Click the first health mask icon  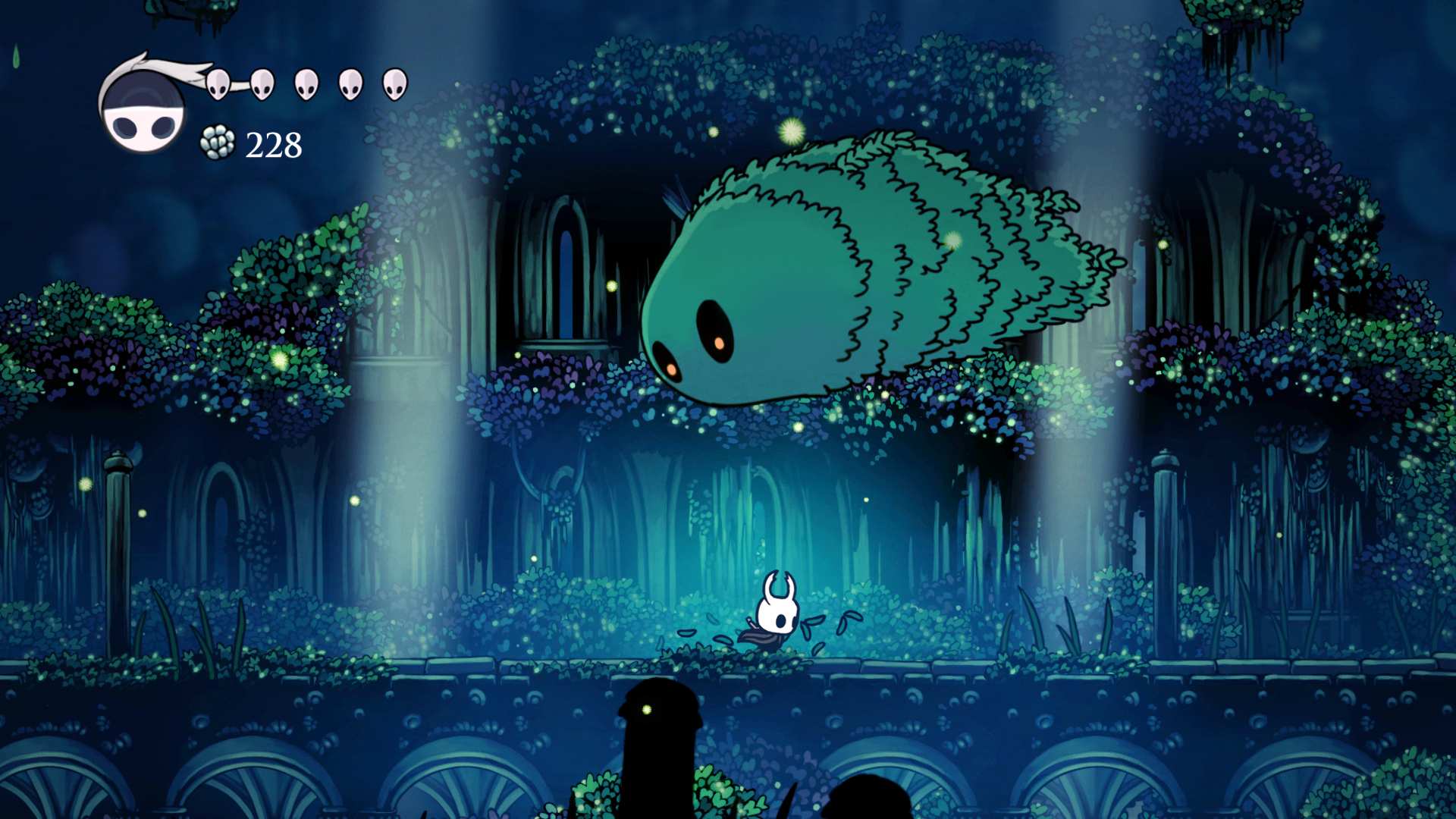218,83
